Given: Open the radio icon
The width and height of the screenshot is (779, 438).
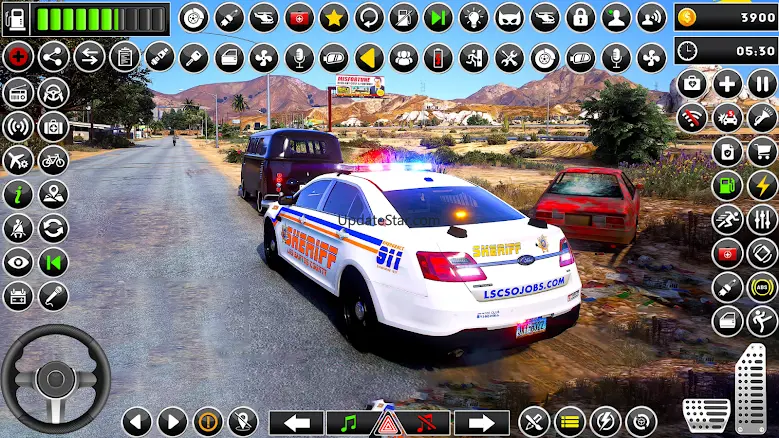Looking at the screenshot, I should click(17, 92).
